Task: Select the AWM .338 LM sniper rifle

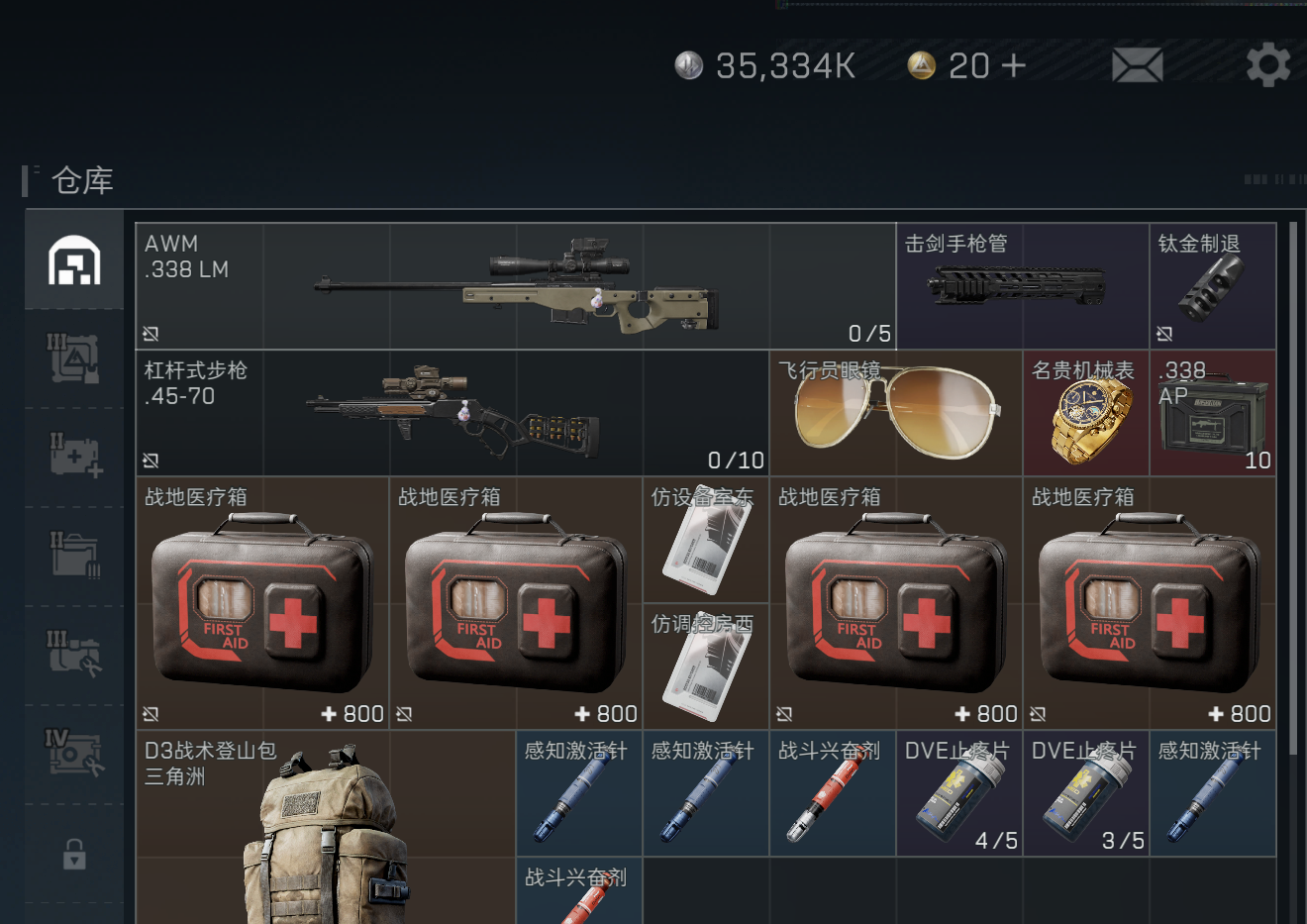Action: click(515, 286)
